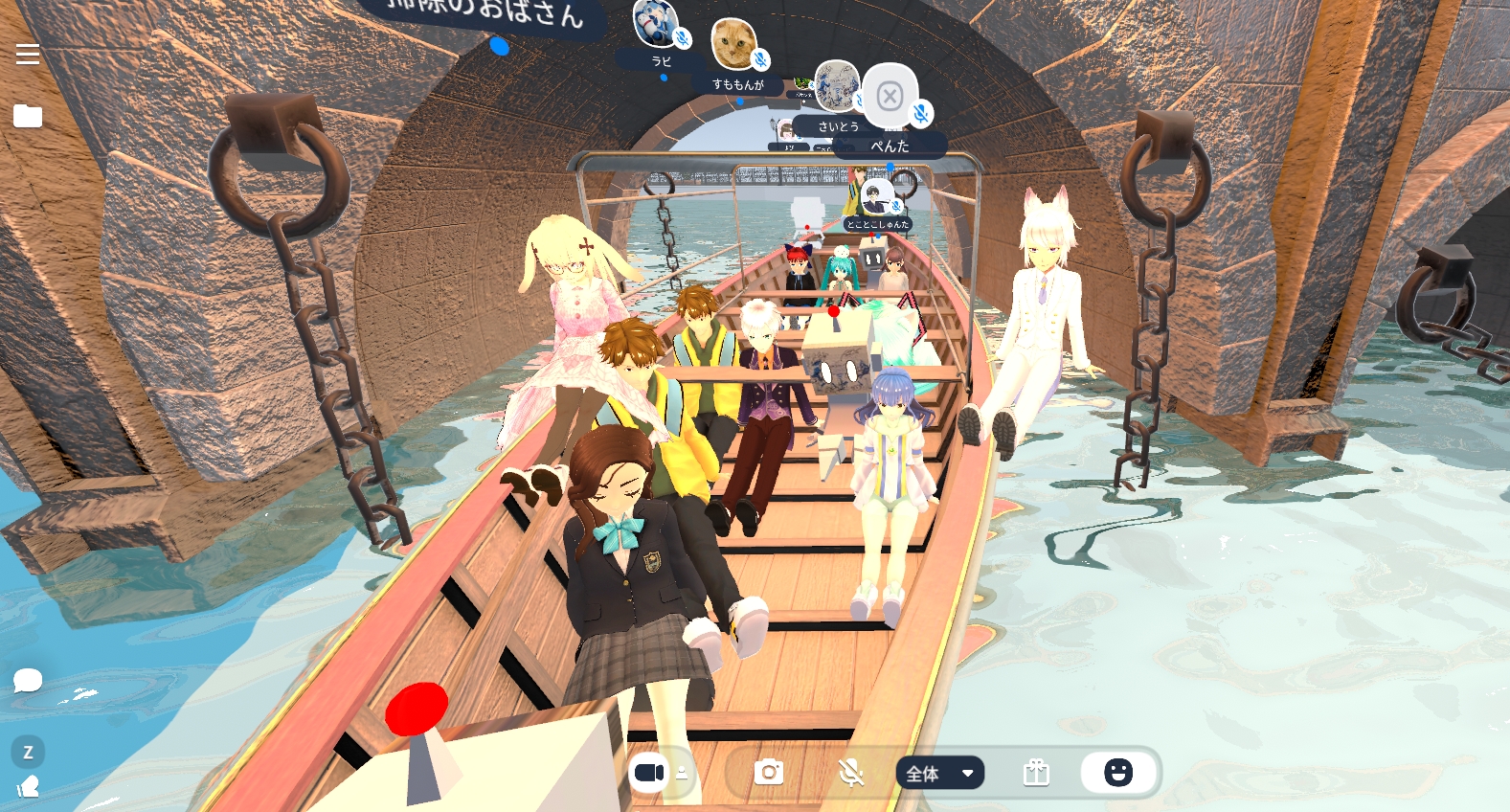
Task: Toggle the video camera view button
Action: coord(649,773)
